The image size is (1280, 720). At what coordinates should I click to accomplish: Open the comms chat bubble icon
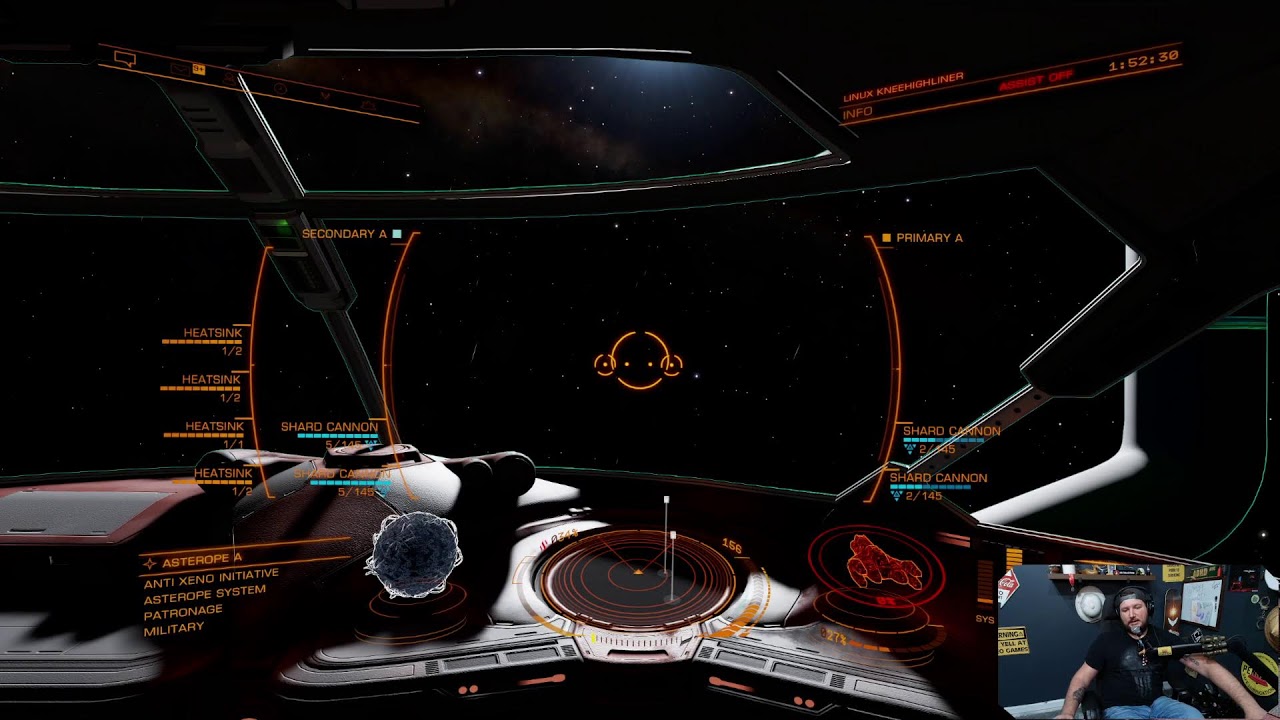[125, 59]
